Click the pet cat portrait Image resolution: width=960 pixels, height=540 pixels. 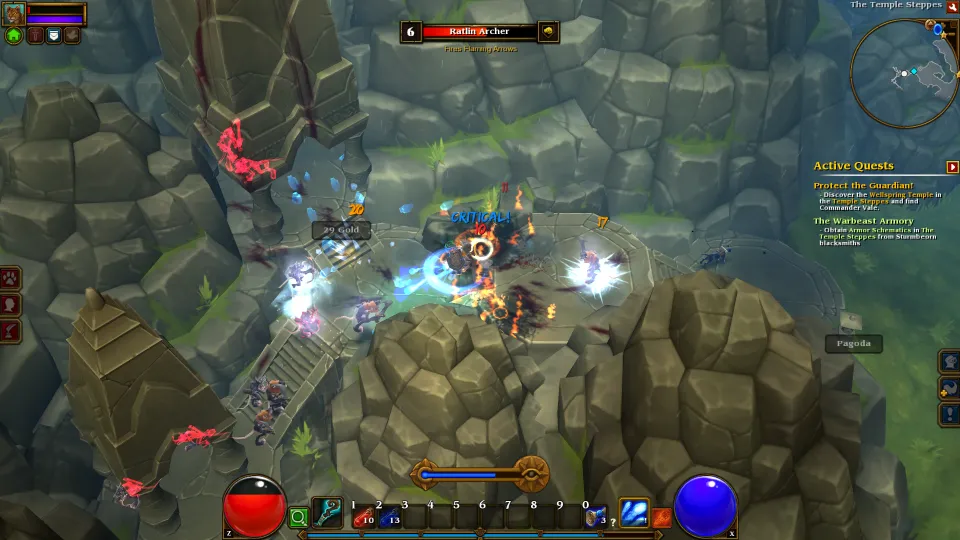14,13
